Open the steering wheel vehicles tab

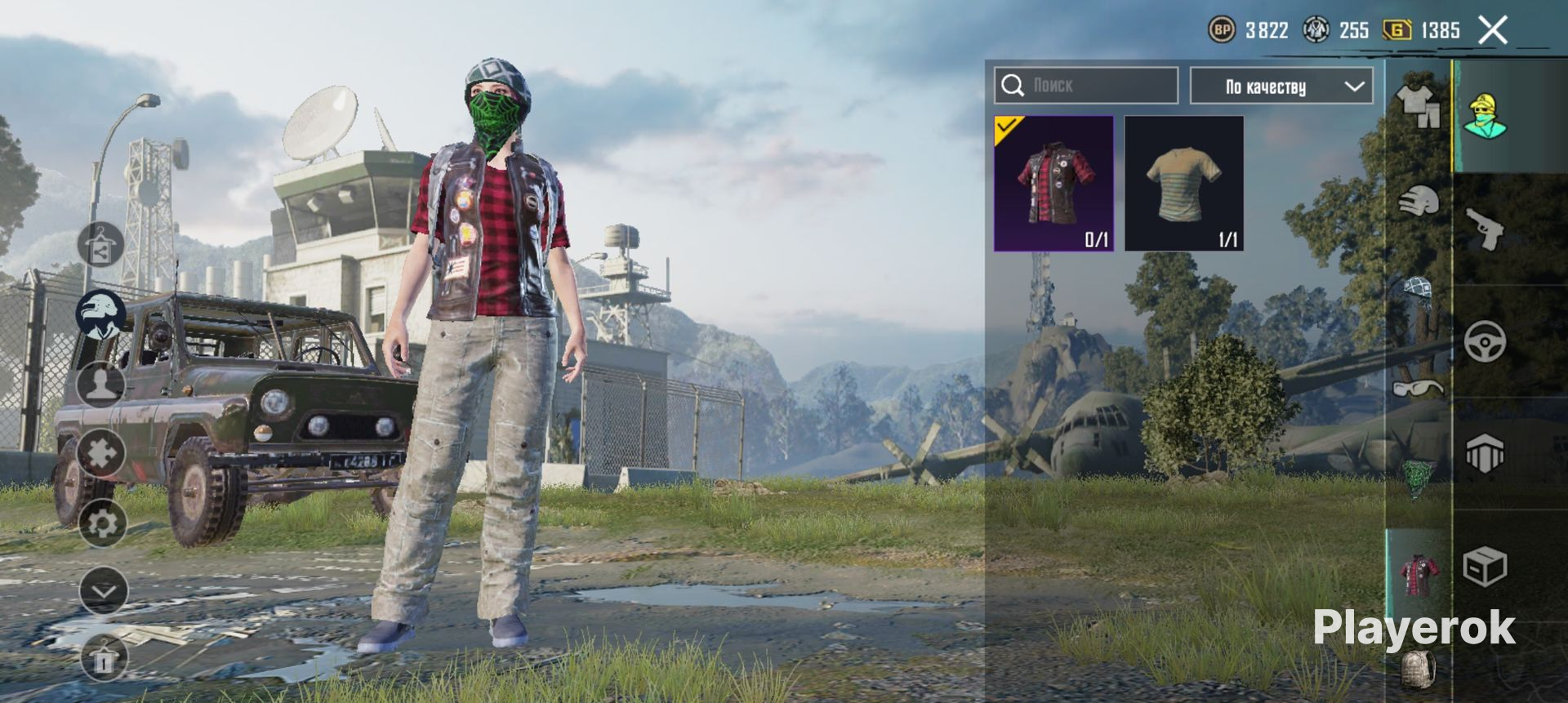click(x=1485, y=342)
